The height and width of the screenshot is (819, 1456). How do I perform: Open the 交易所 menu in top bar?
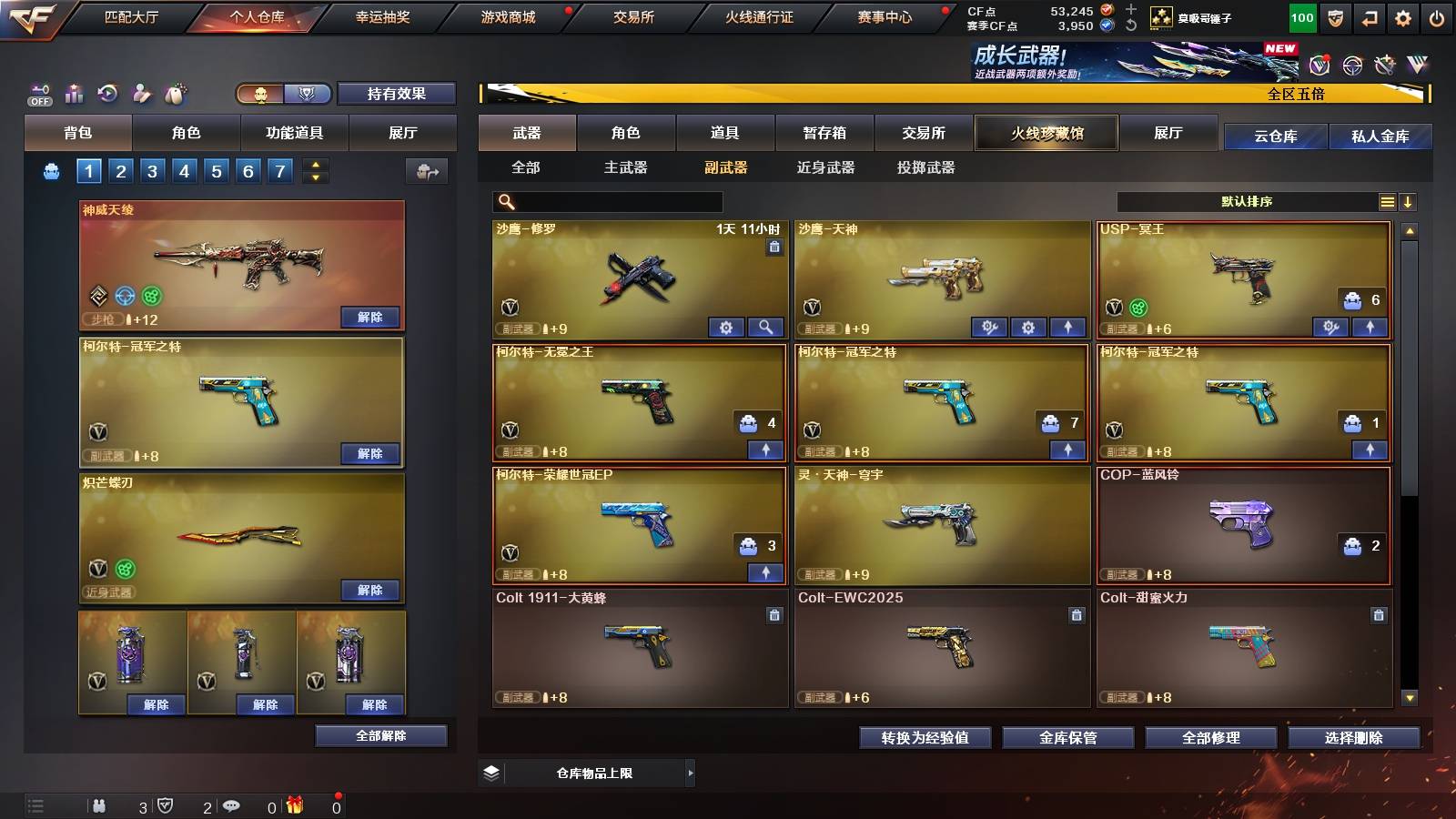(x=635, y=16)
